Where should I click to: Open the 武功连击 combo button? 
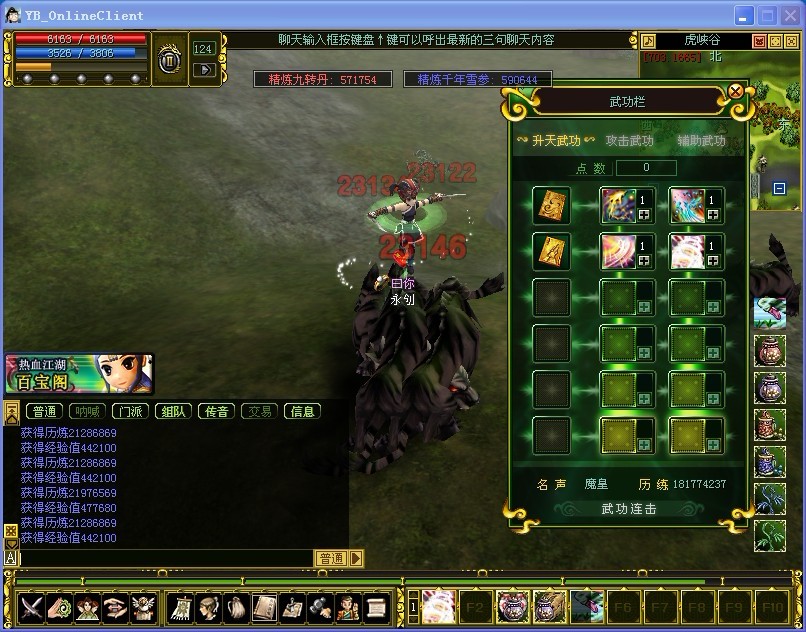pyautogui.click(x=629, y=509)
